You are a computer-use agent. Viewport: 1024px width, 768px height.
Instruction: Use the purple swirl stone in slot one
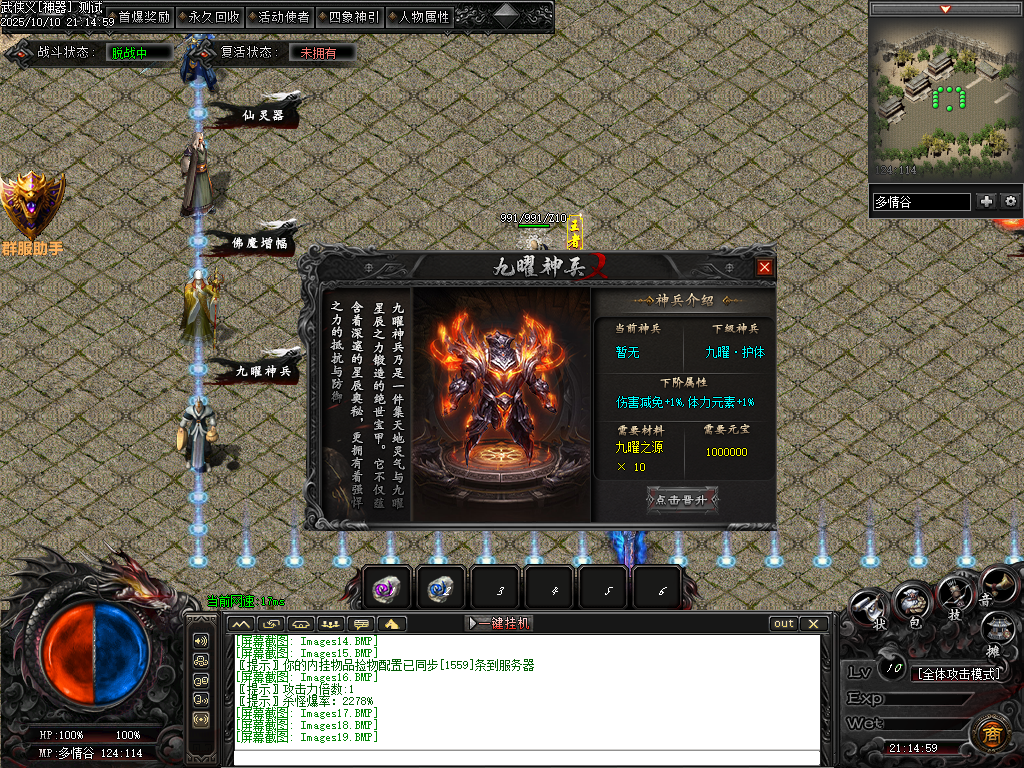pyautogui.click(x=386, y=589)
